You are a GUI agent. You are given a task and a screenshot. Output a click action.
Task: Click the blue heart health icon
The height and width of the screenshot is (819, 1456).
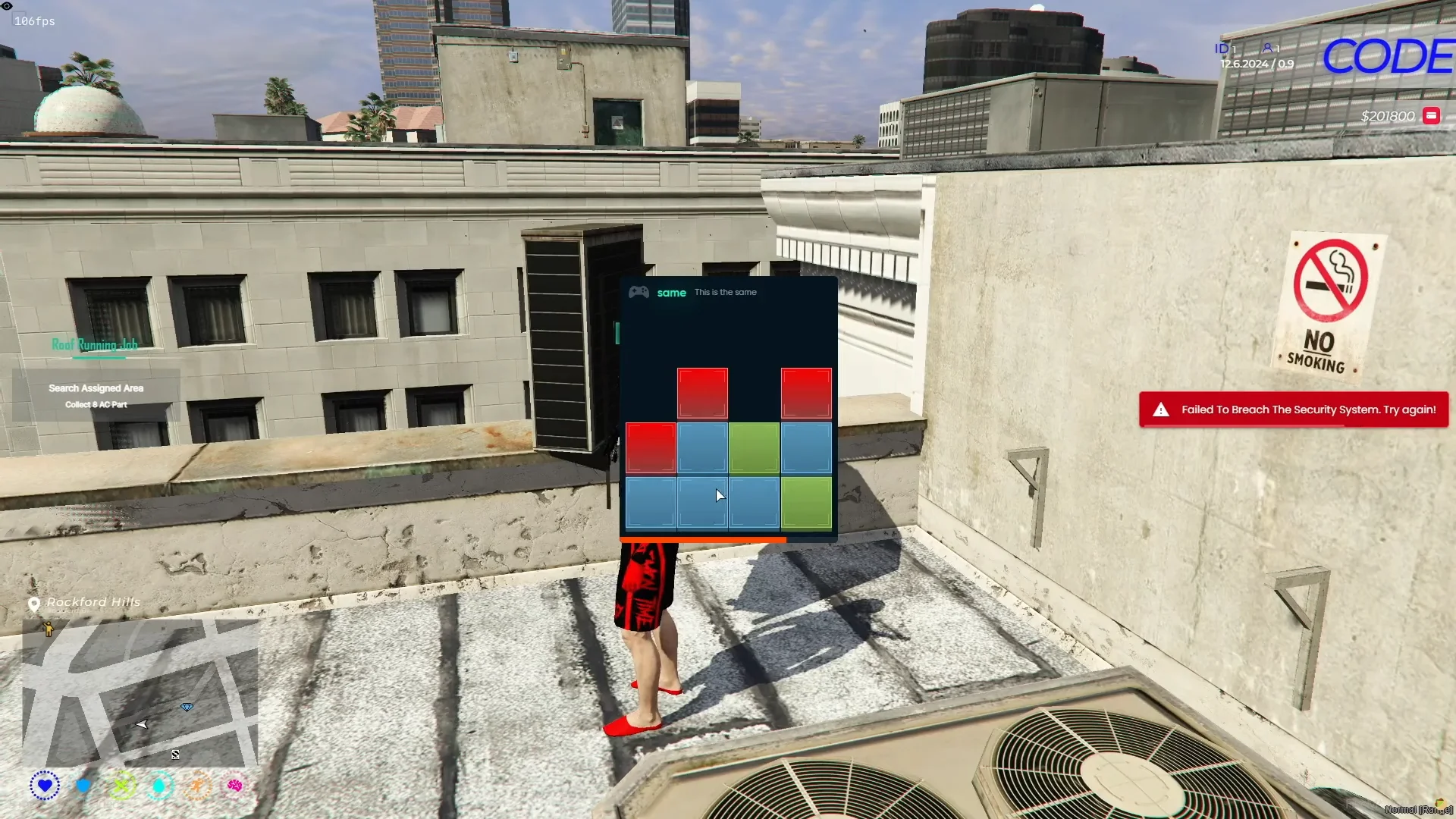tap(45, 786)
